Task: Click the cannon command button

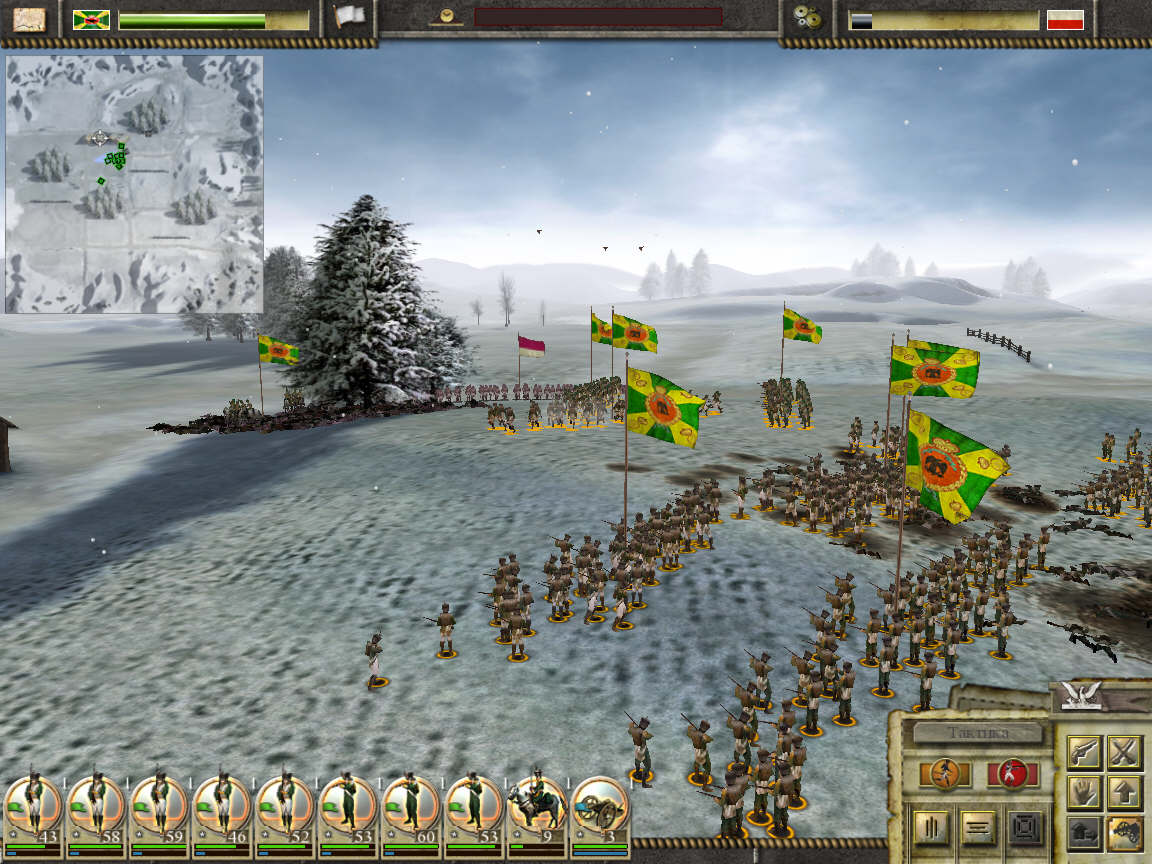Action: pyautogui.click(x=1124, y=832)
